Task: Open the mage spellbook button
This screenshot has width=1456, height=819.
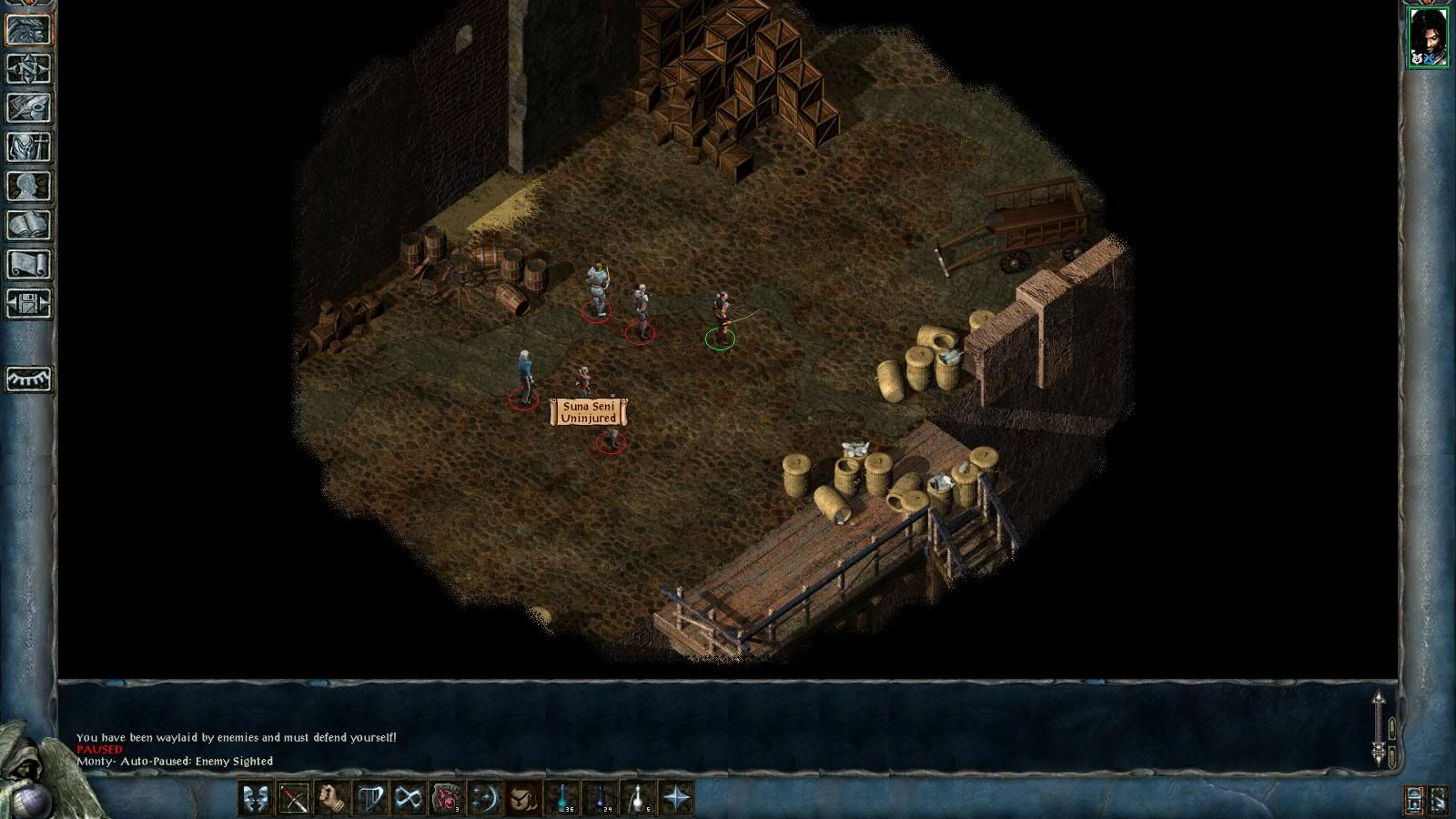Action: click(29, 225)
